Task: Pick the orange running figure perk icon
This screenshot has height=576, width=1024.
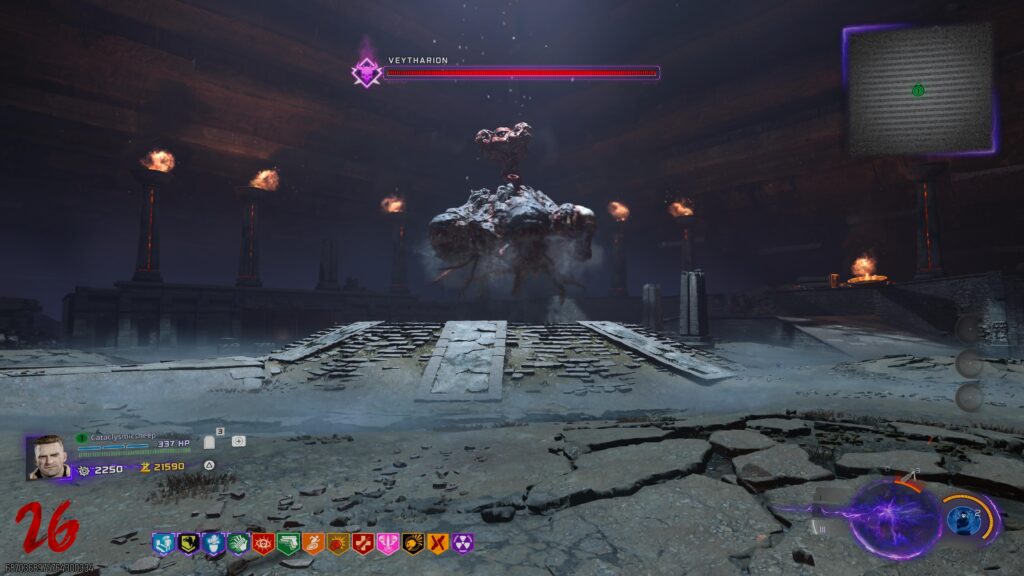Action: click(x=313, y=543)
